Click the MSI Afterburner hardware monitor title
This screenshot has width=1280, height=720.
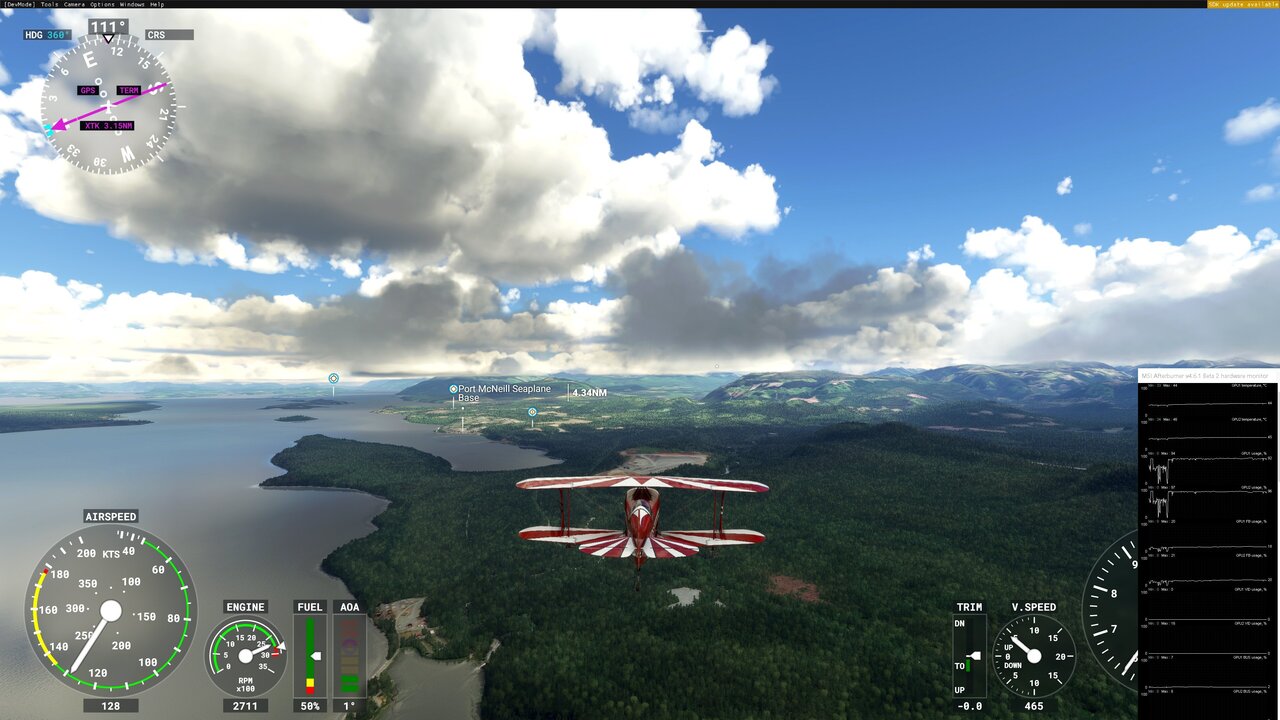coord(1200,375)
